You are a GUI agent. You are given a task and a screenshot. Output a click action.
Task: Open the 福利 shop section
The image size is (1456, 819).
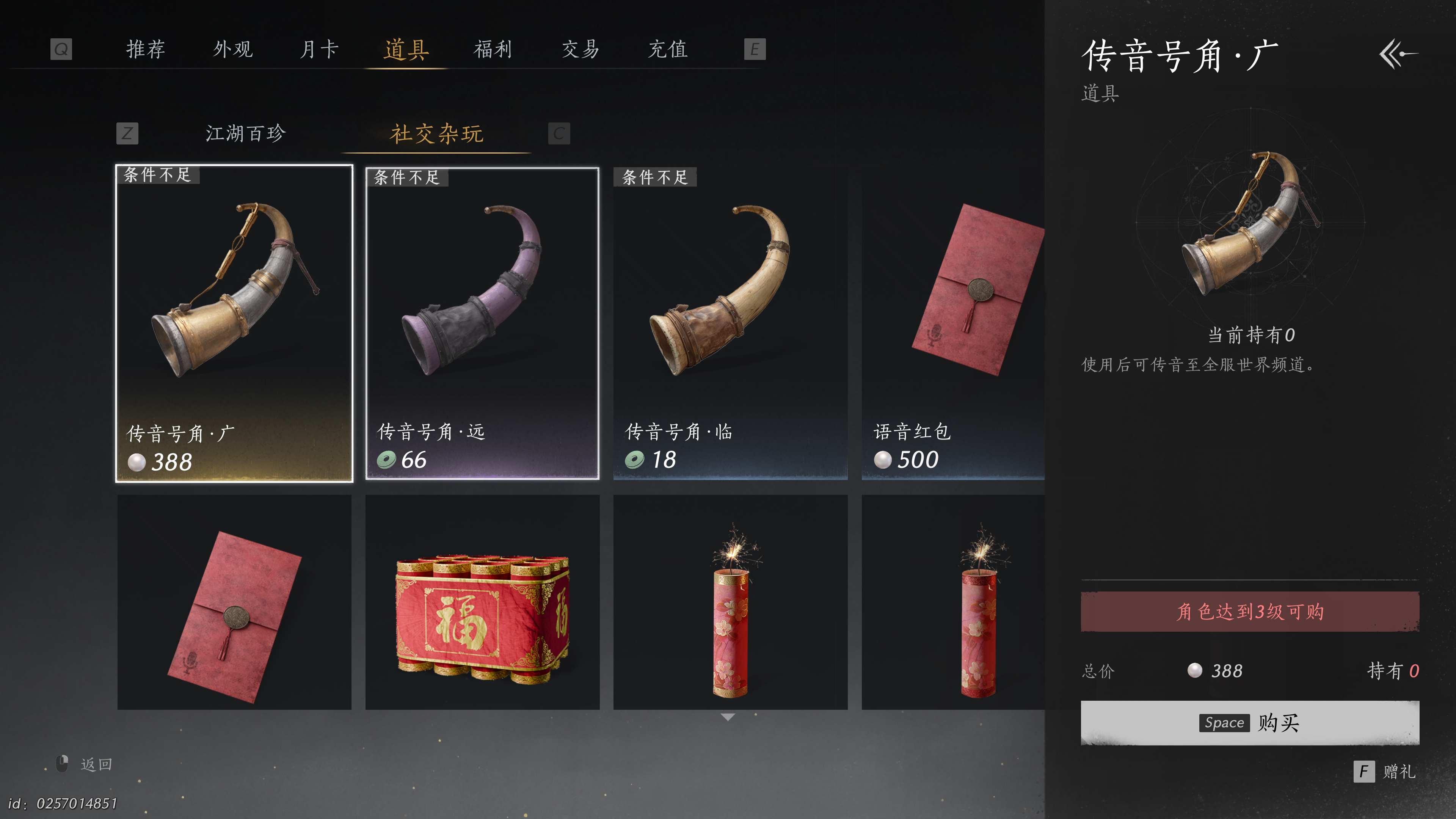tap(493, 50)
